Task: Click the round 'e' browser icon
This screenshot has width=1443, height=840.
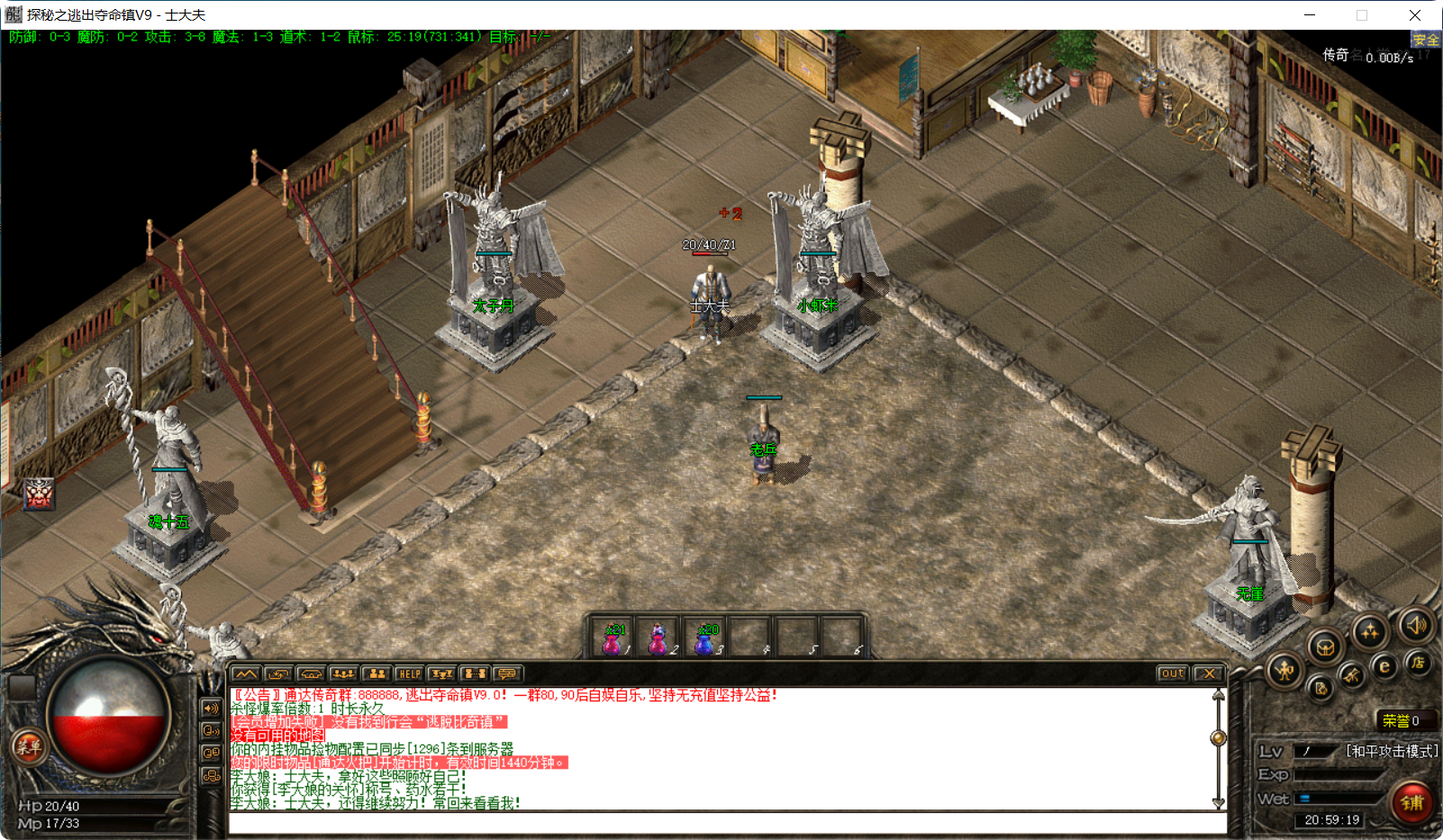Action: 1384,664
